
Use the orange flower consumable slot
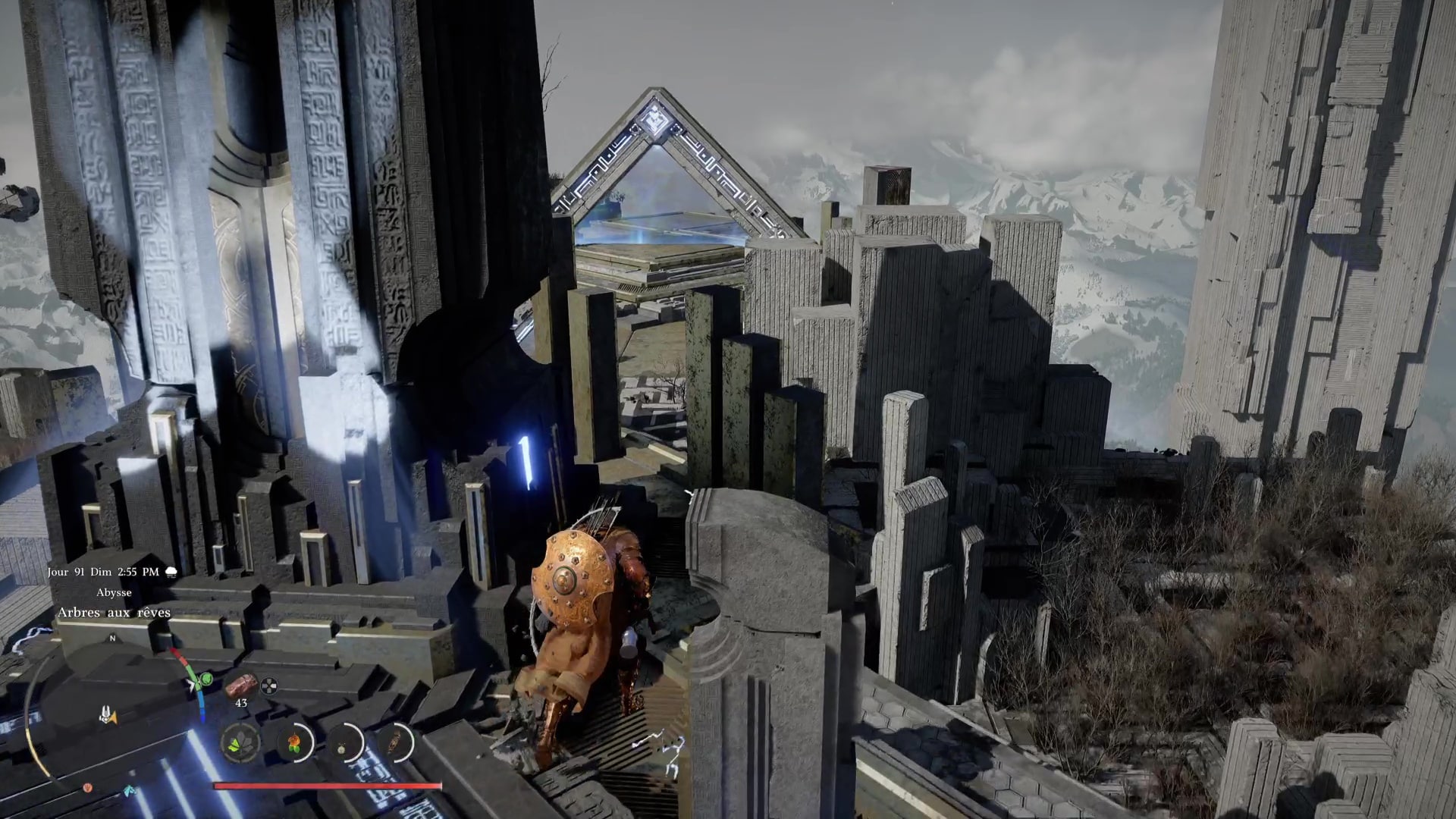tap(293, 743)
